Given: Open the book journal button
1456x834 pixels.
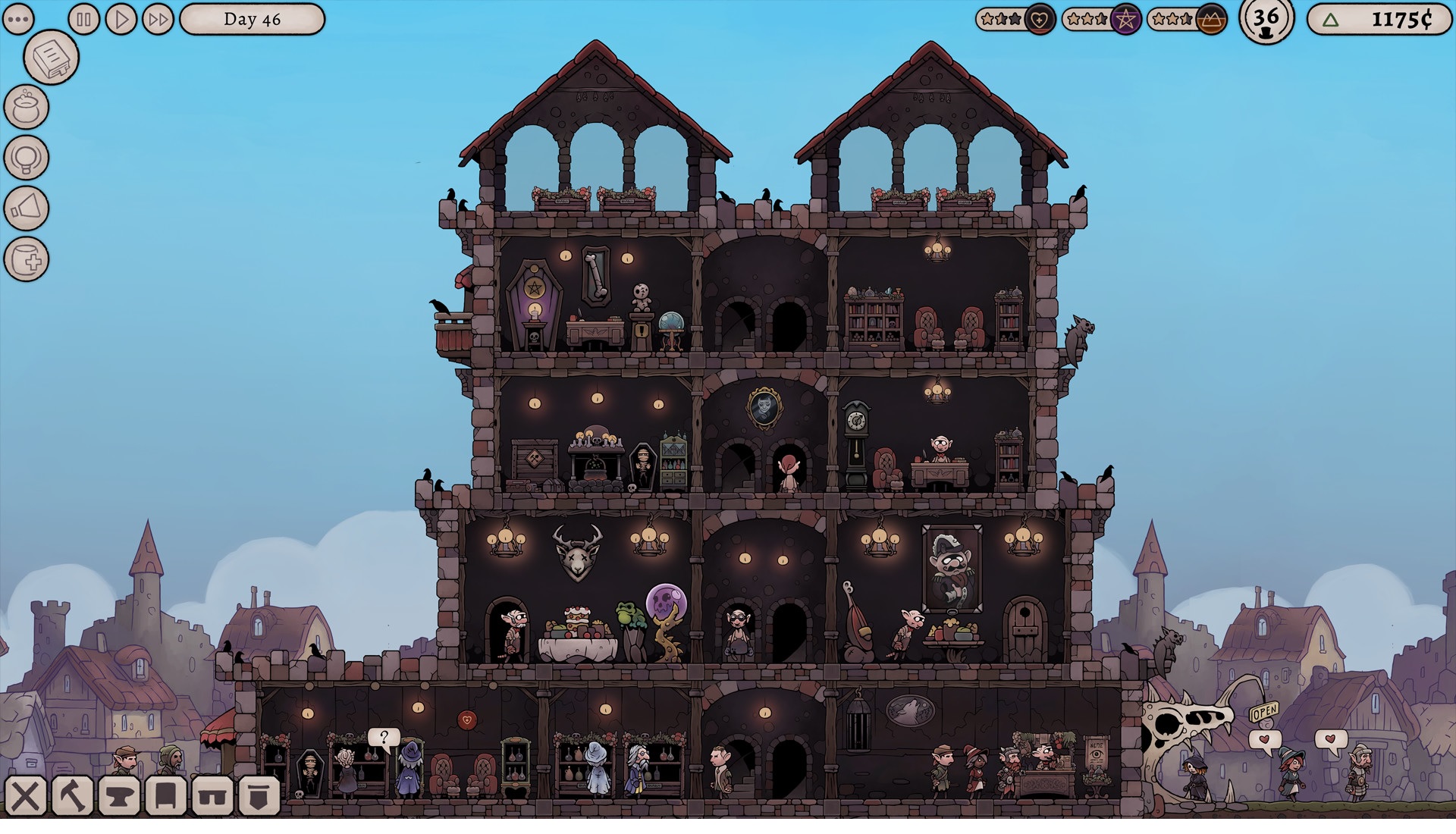Looking at the screenshot, I should (52, 58).
